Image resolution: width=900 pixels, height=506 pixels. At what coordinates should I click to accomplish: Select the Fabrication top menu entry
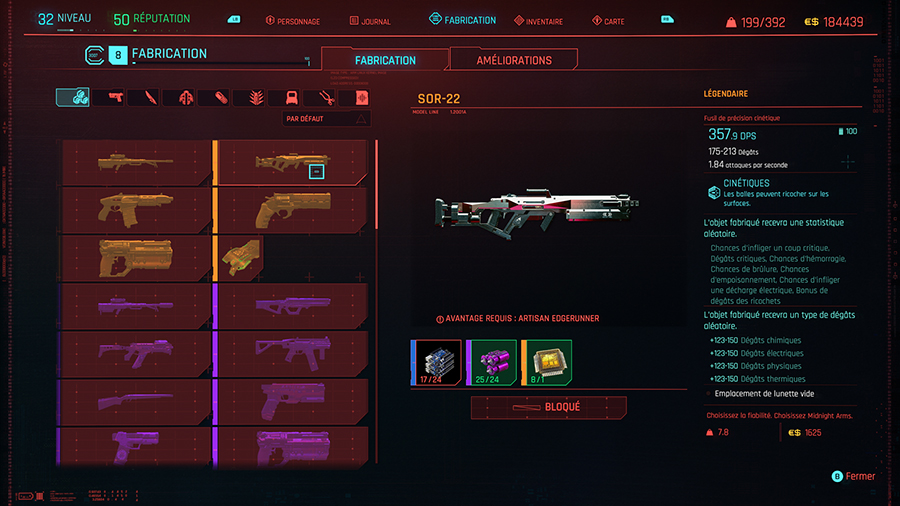coord(463,20)
